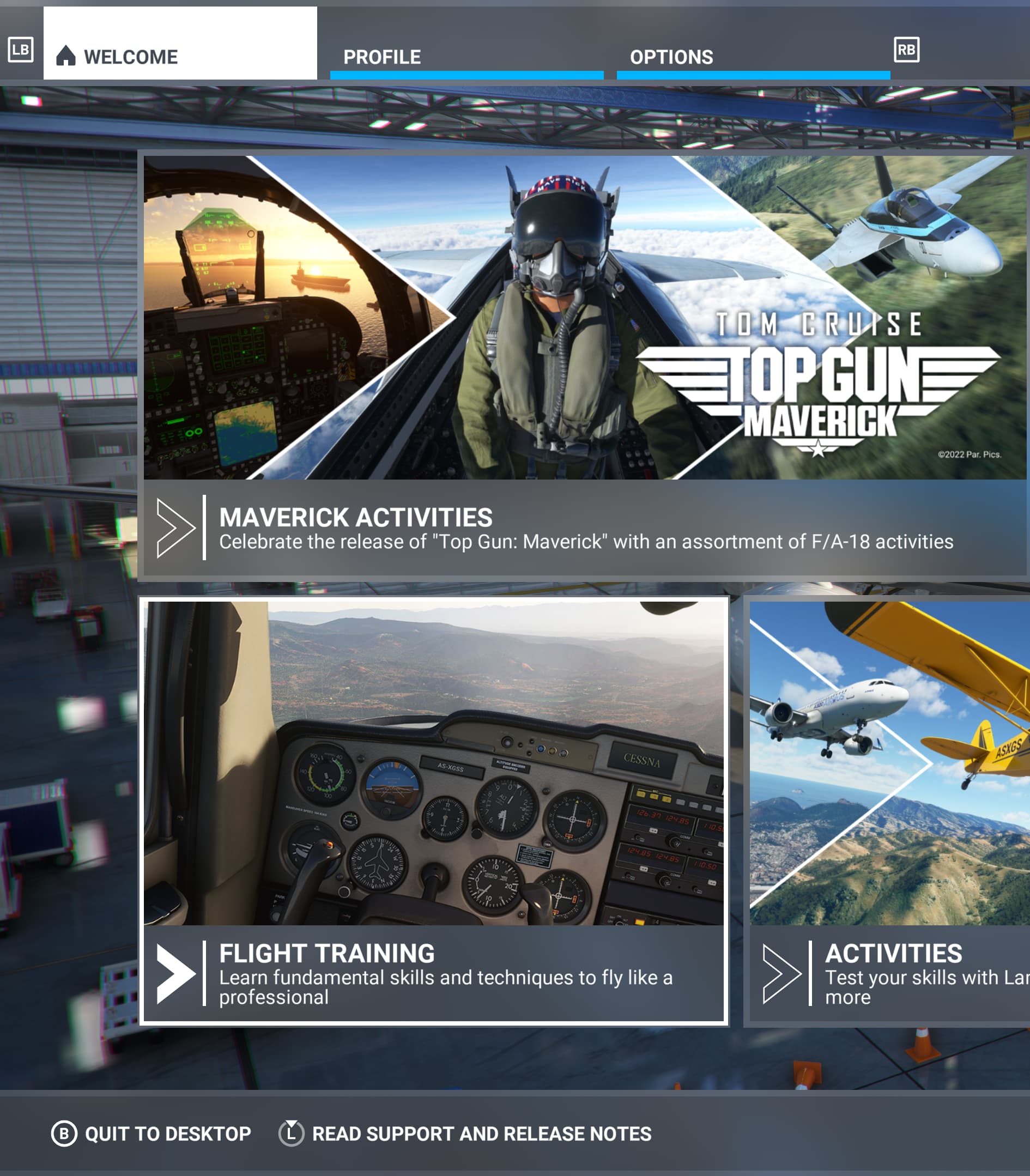The height and width of the screenshot is (1176, 1030).
Task: Switch to the OPTIONS tab
Action: [671, 57]
